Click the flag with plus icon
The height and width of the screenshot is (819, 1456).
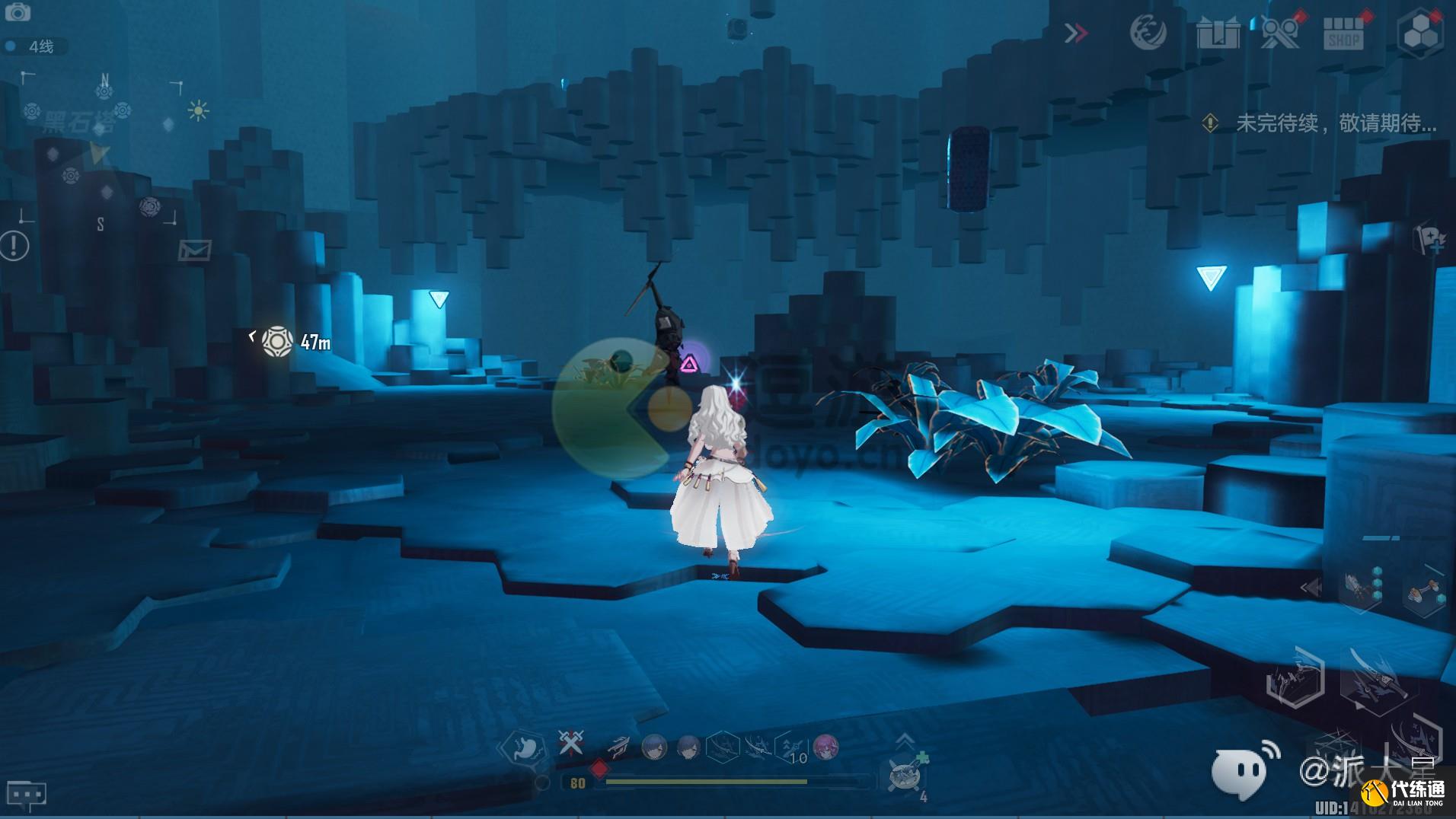point(1429,239)
